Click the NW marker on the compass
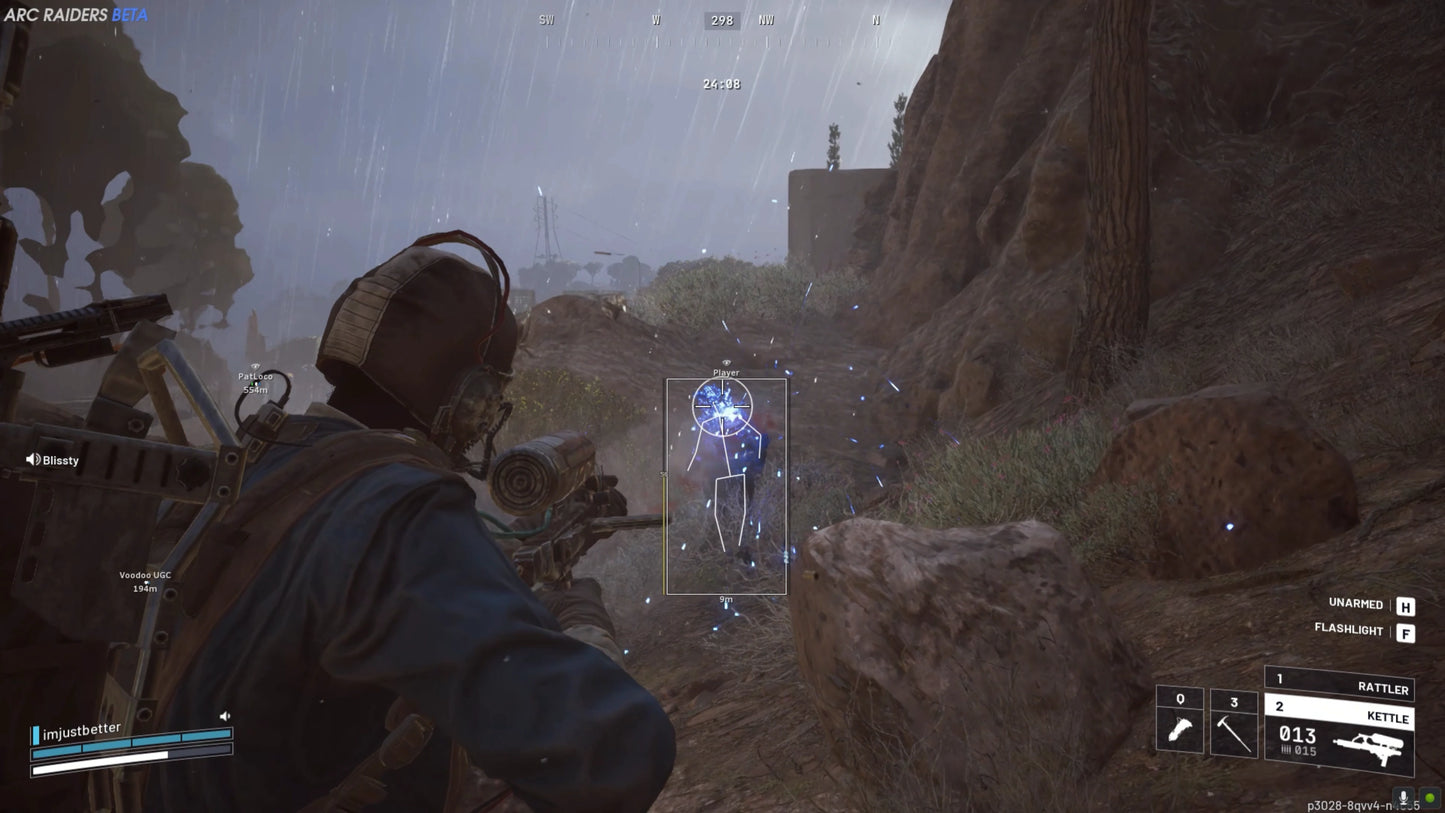The width and height of the screenshot is (1445, 813). tap(765, 19)
